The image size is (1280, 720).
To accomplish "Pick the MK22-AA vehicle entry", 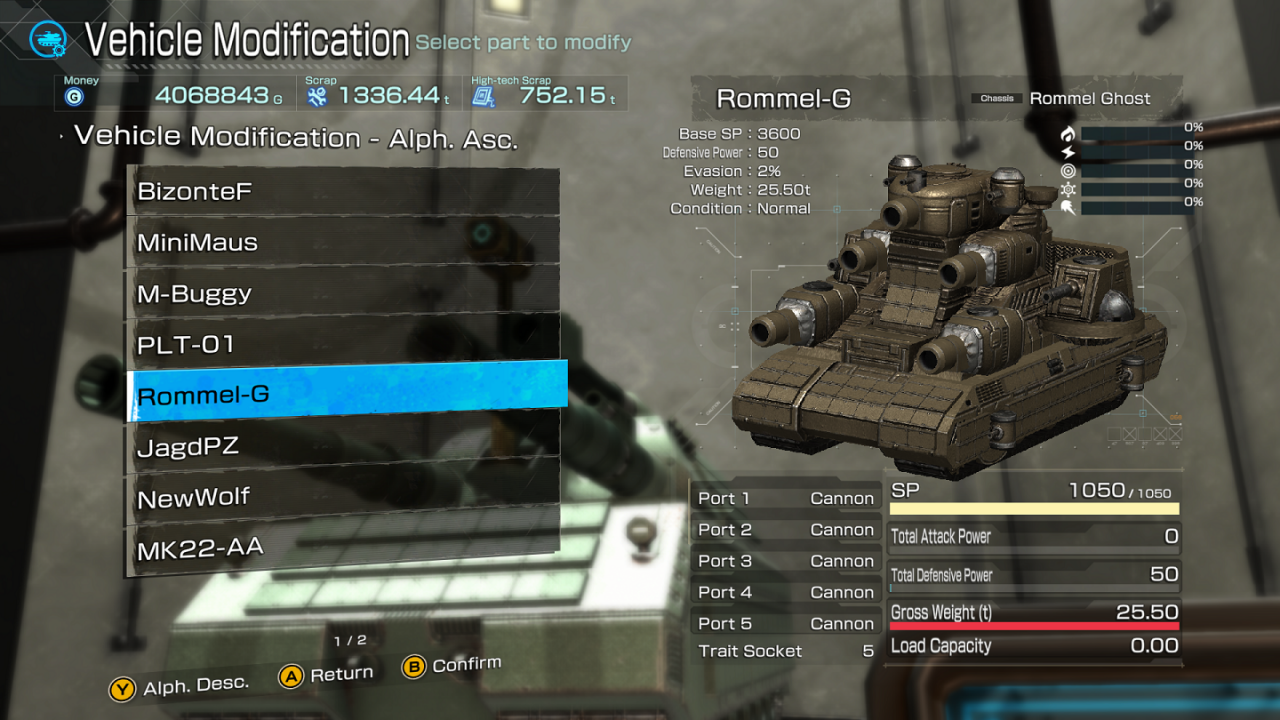I will (x=342, y=547).
